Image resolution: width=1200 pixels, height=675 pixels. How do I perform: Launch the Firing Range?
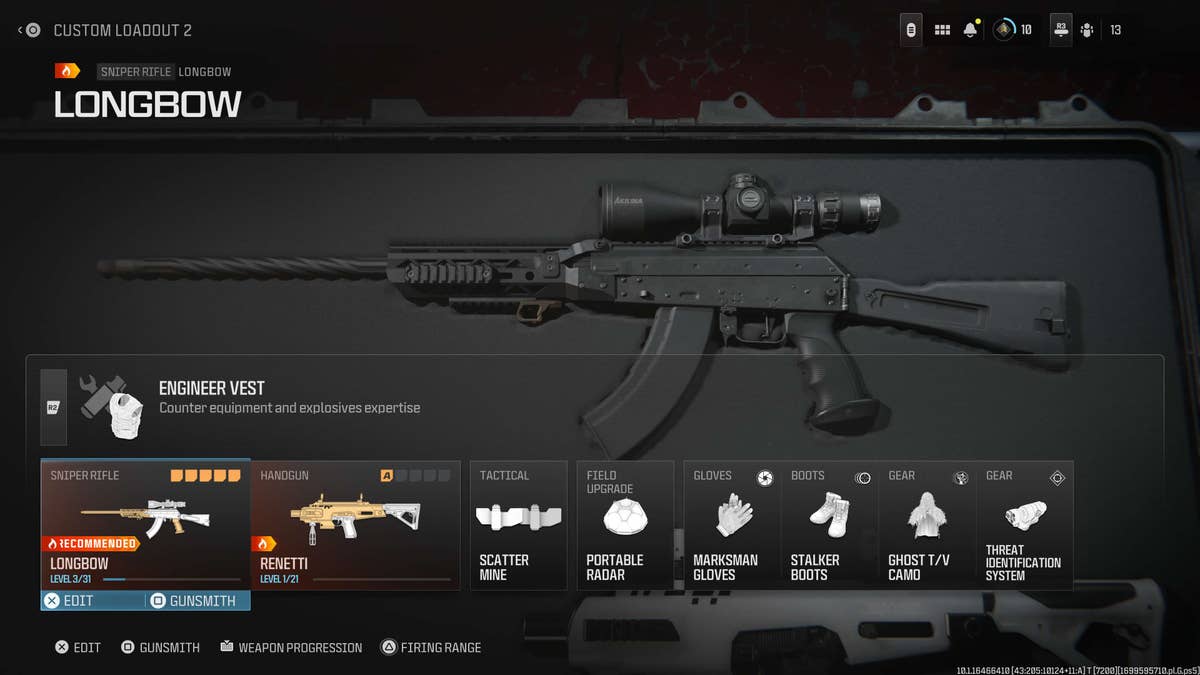431,648
